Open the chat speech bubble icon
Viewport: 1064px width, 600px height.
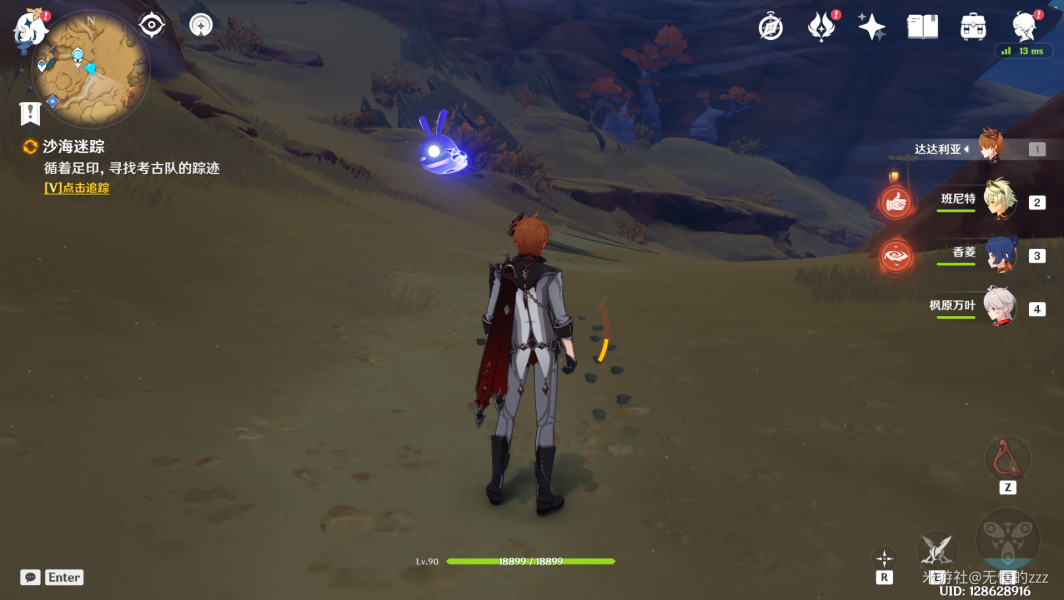coord(30,577)
